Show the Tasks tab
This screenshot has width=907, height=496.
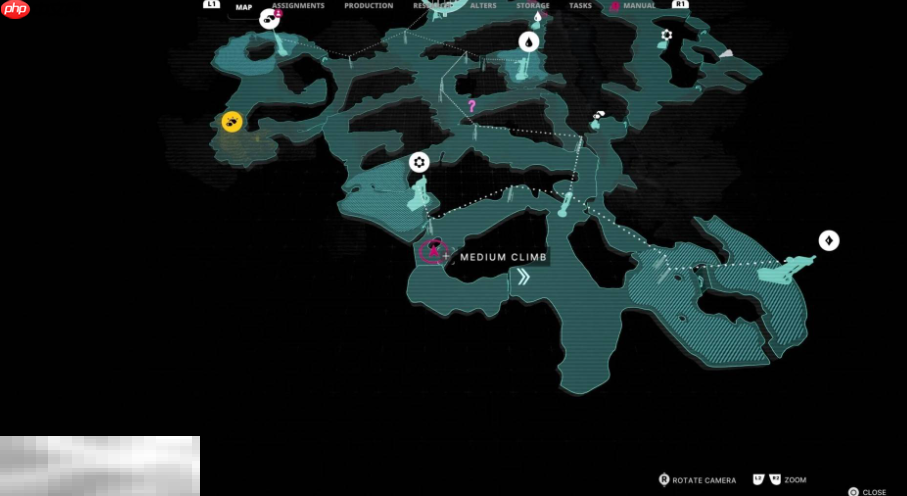pyautogui.click(x=580, y=6)
